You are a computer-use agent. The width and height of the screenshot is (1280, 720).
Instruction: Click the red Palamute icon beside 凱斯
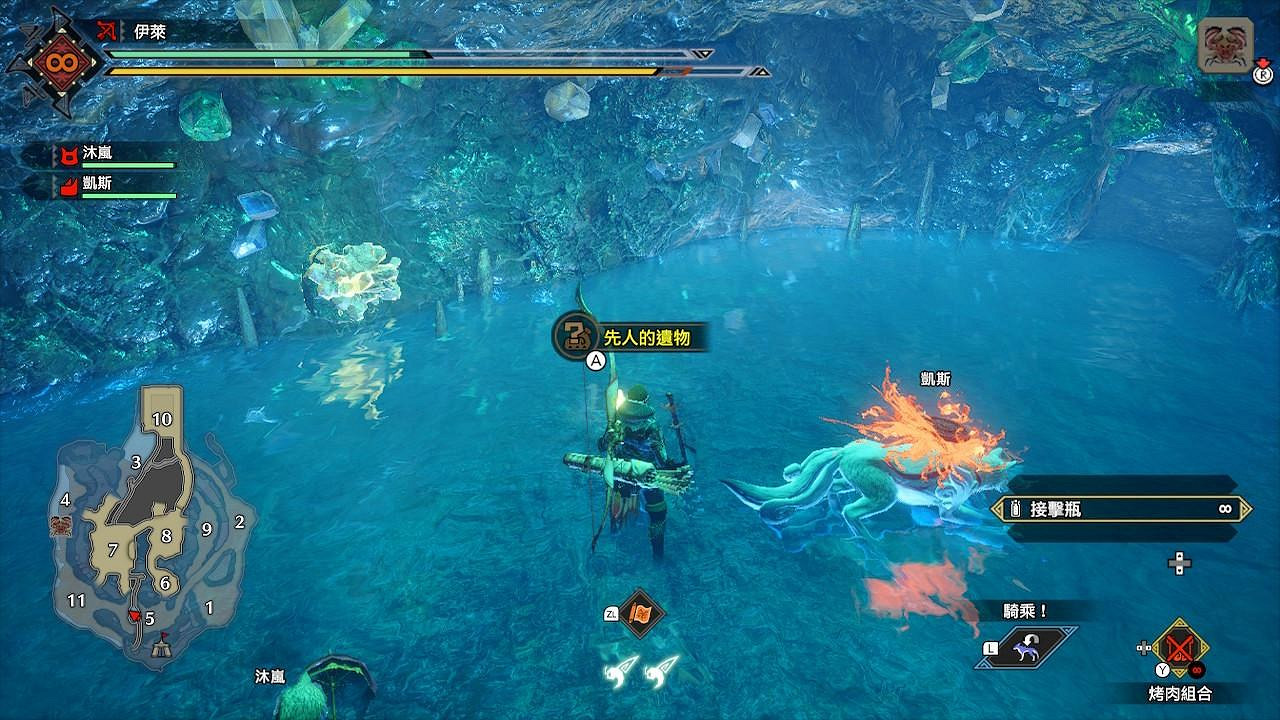70,184
